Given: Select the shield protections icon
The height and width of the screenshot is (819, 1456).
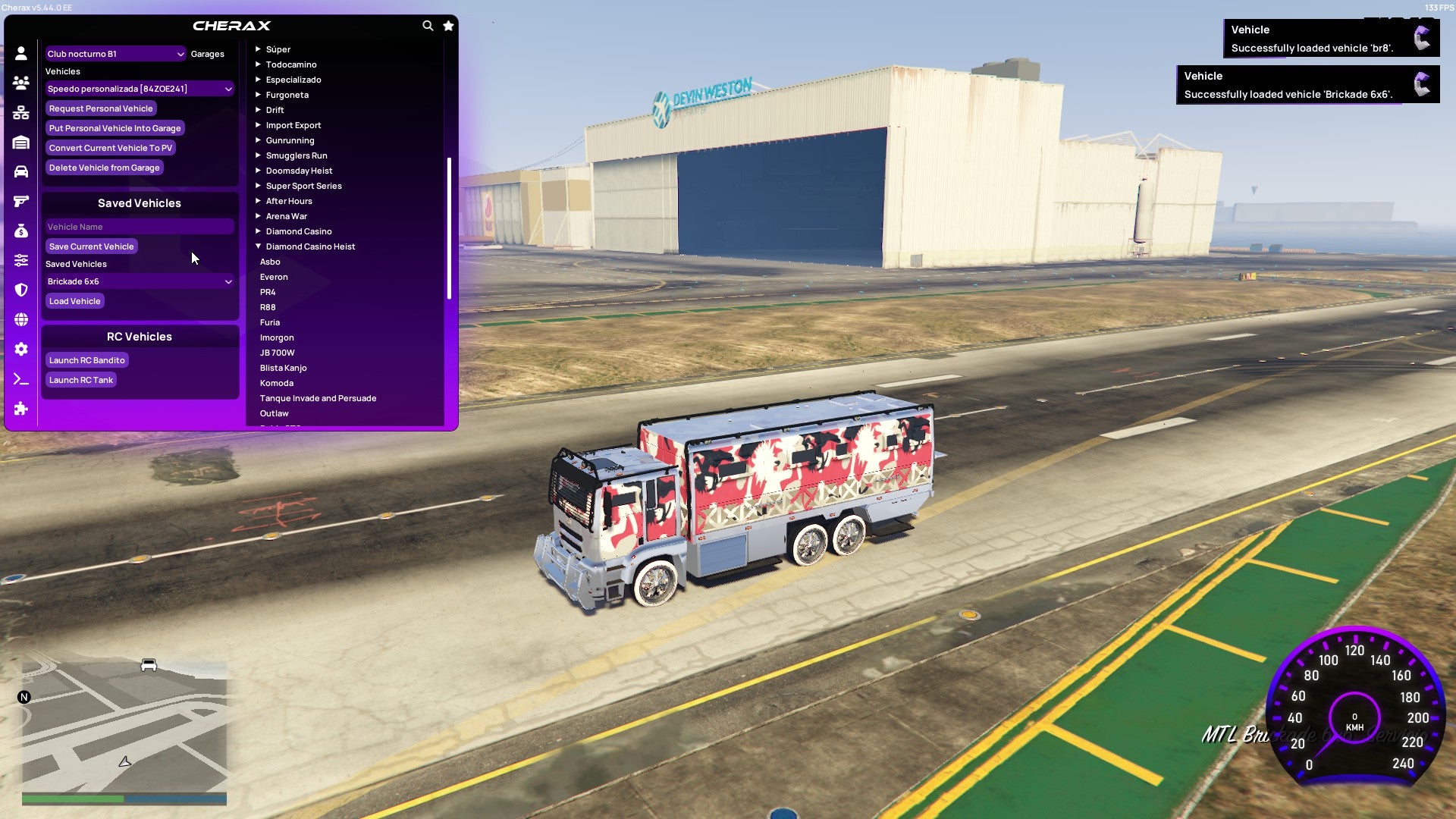Looking at the screenshot, I should click(x=20, y=289).
